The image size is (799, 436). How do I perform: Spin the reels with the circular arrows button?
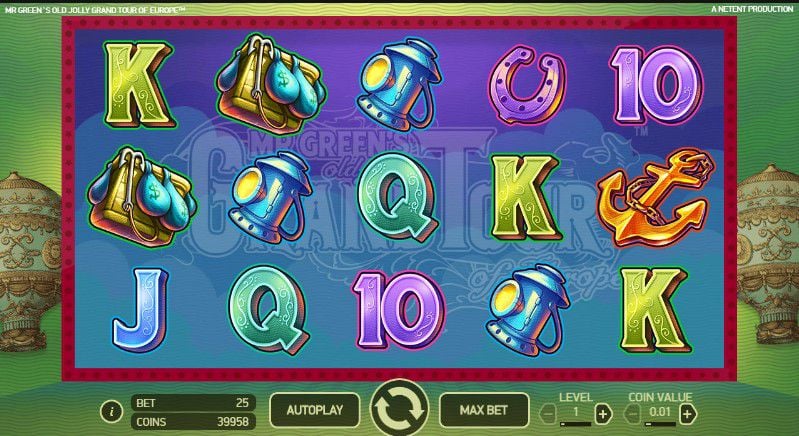pyautogui.click(x=399, y=410)
